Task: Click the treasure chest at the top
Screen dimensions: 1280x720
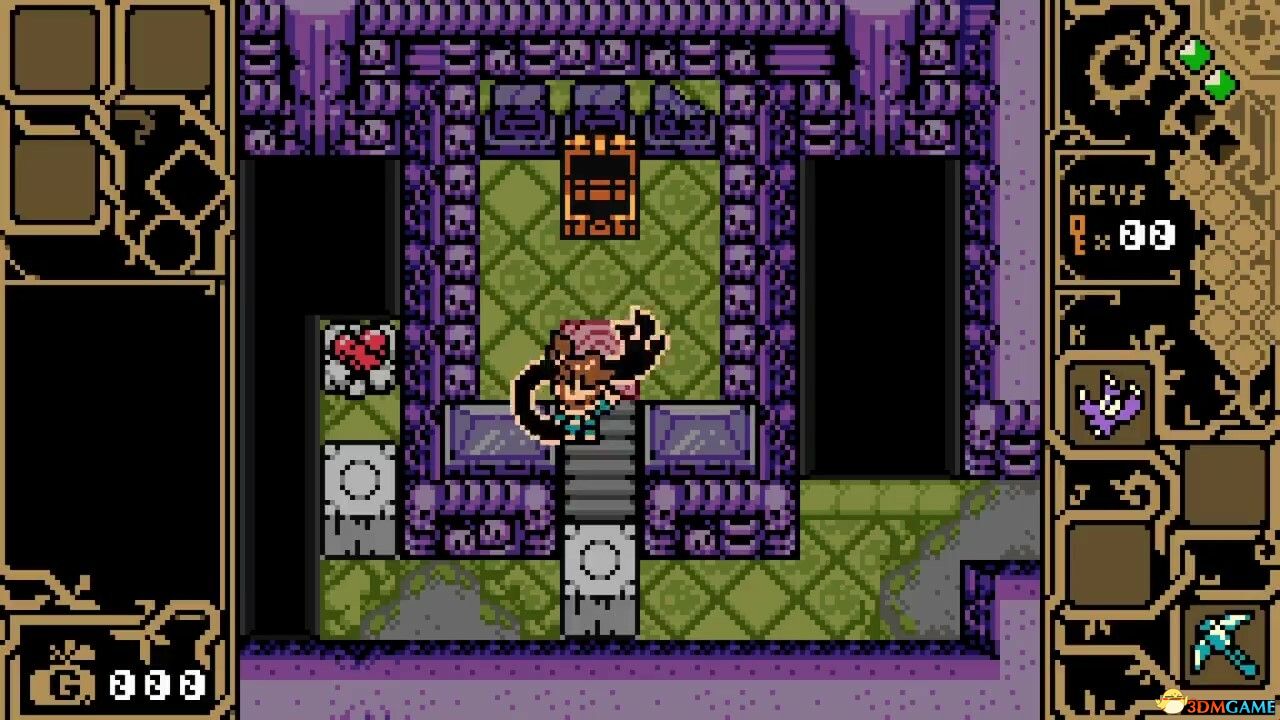Action: [x=600, y=185]
